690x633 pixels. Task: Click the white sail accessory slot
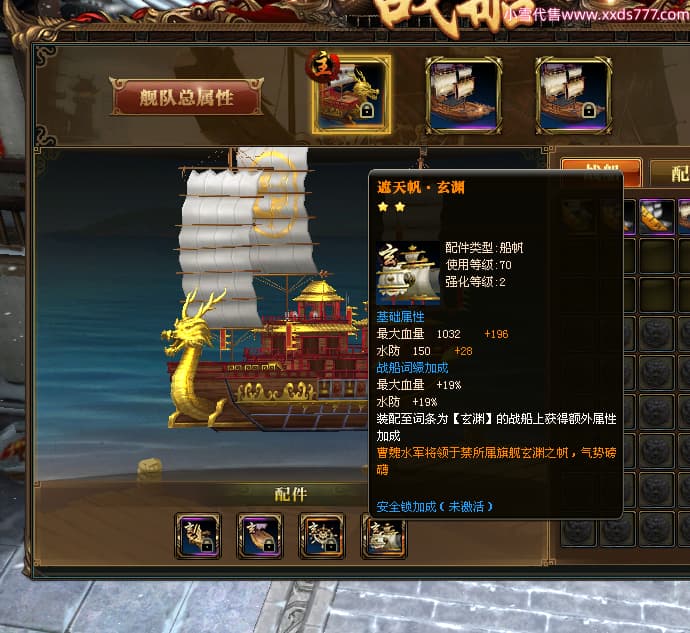pyautogui.click(x=384, y=535)
